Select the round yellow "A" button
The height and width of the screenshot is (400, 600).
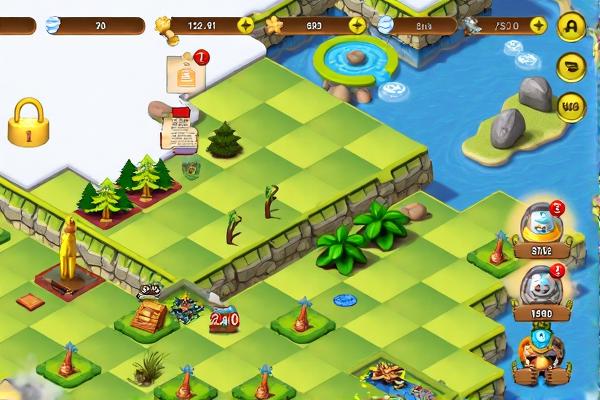click(571, 27)
